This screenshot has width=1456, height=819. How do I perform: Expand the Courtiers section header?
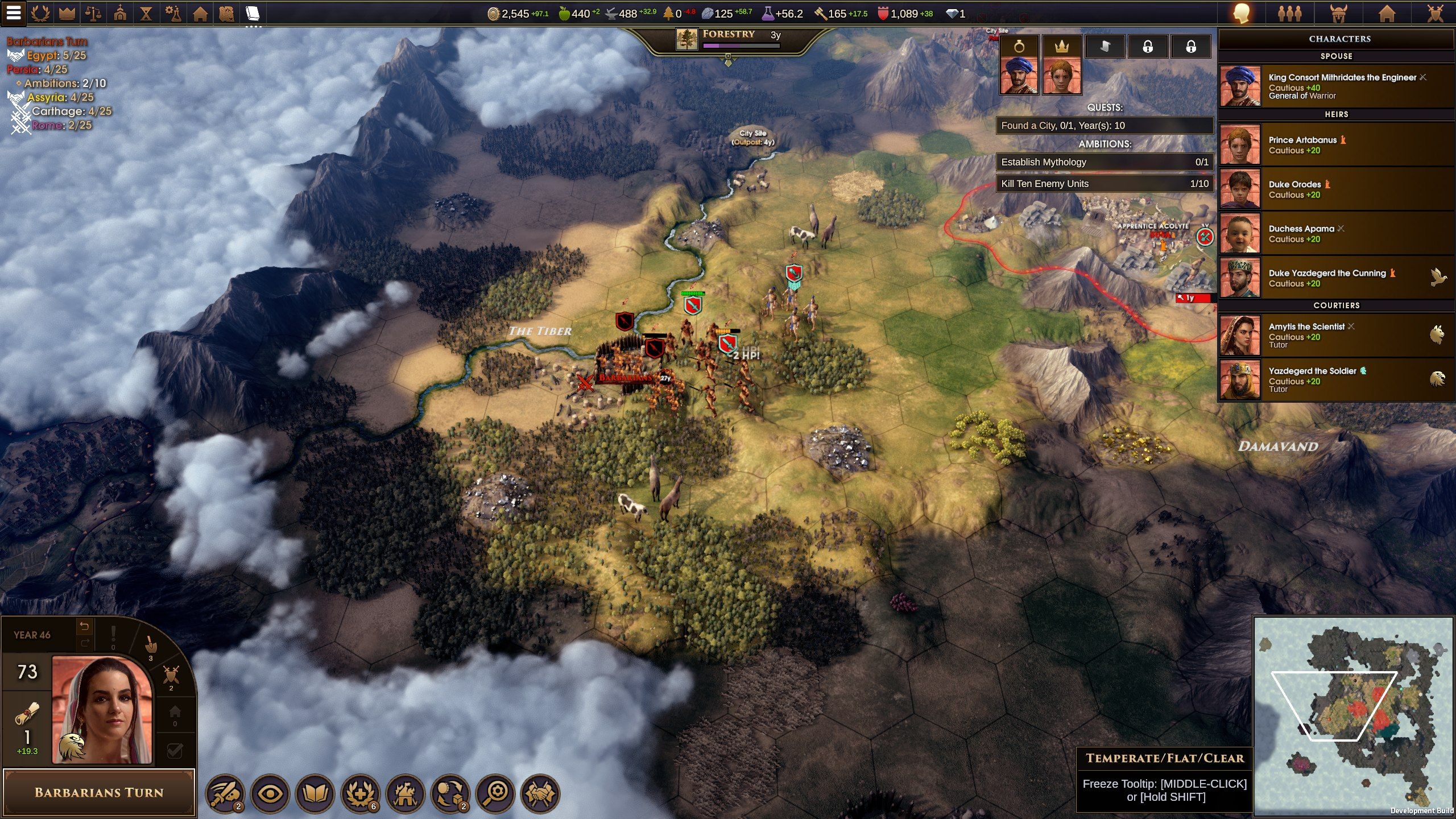point(1336,305)
